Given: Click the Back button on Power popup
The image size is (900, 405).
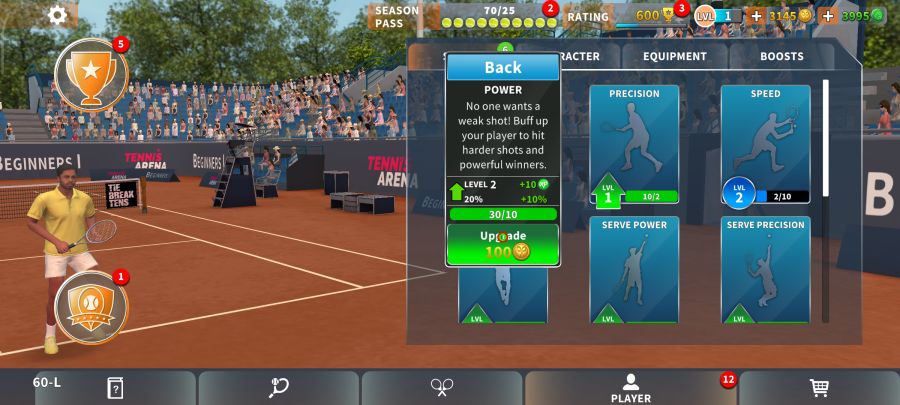Looking at the screenshot, I should click(x=503, y=67).
